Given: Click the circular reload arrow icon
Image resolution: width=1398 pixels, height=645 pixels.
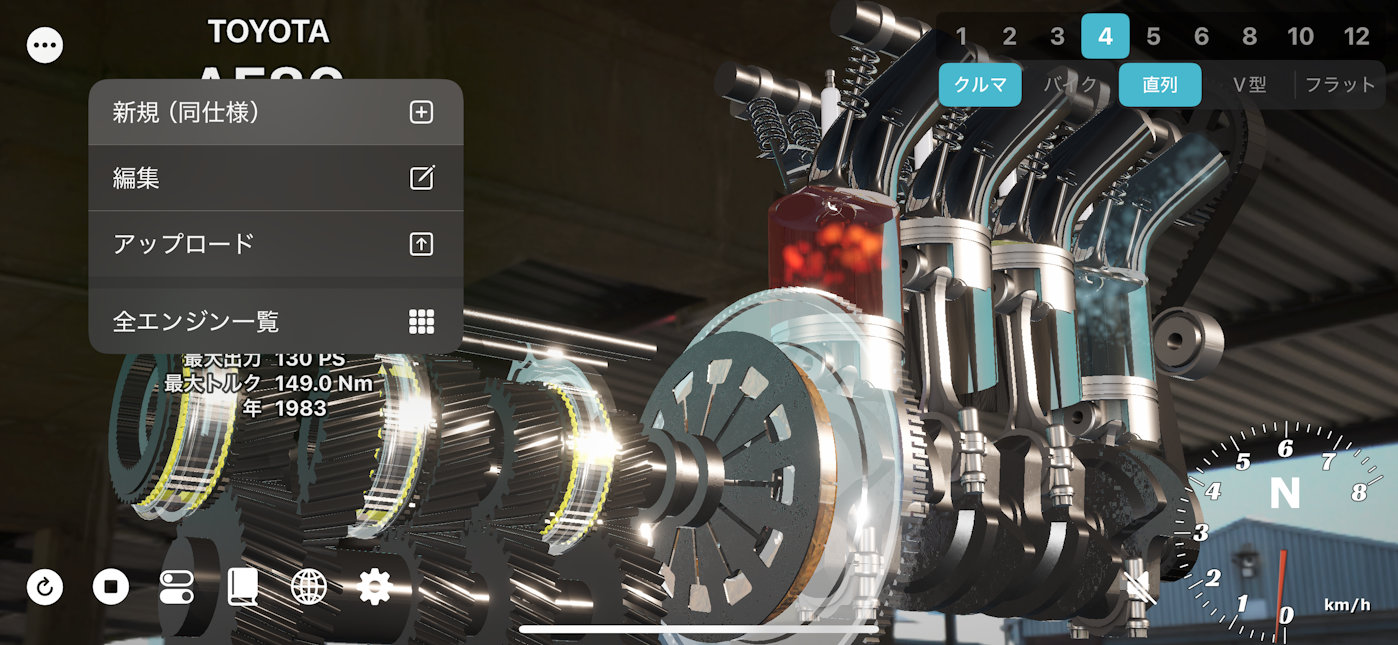Looking at the screenshot, I should (x=45, y=587).
